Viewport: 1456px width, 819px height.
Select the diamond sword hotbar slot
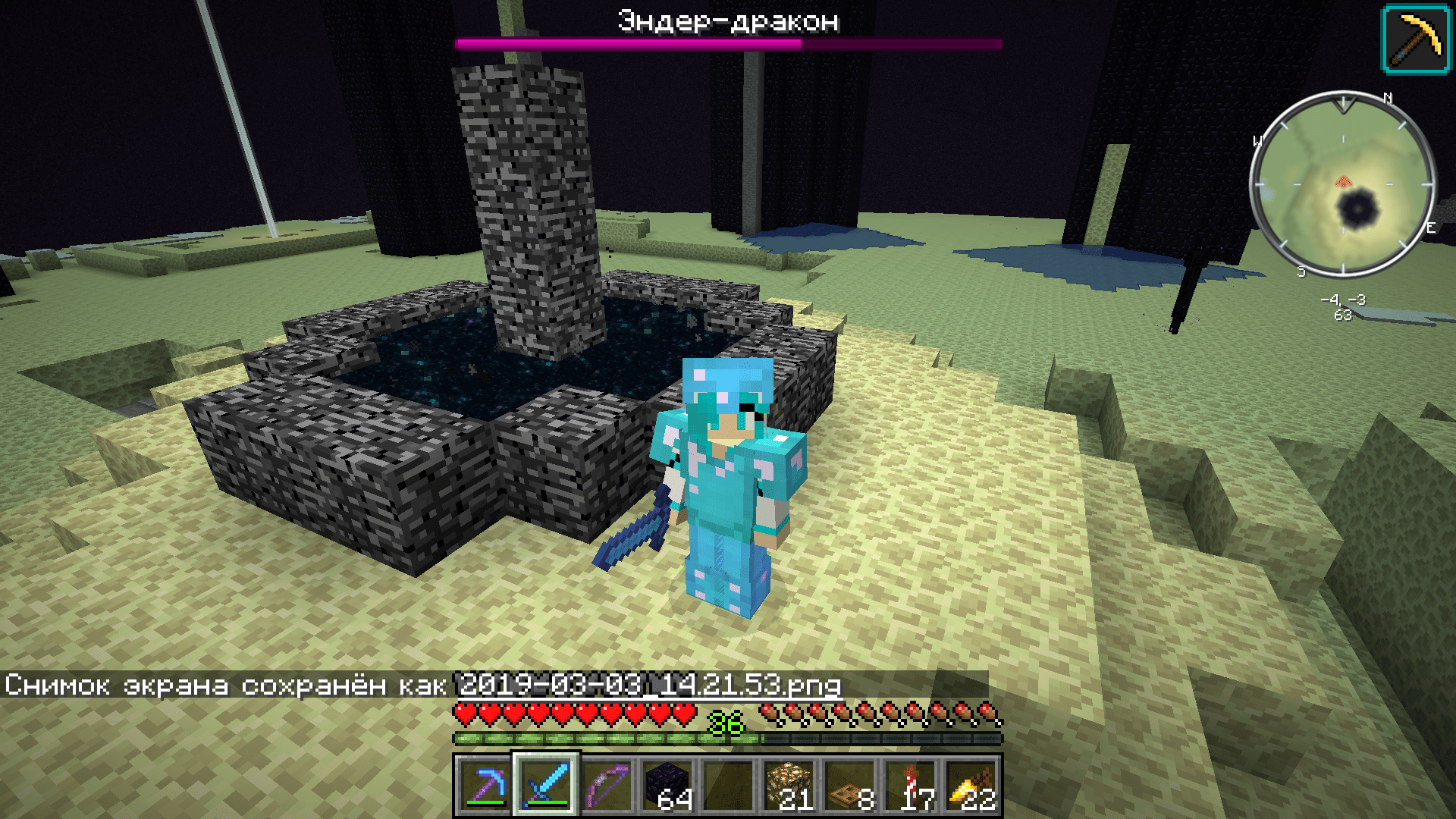[x=546, y=786]
